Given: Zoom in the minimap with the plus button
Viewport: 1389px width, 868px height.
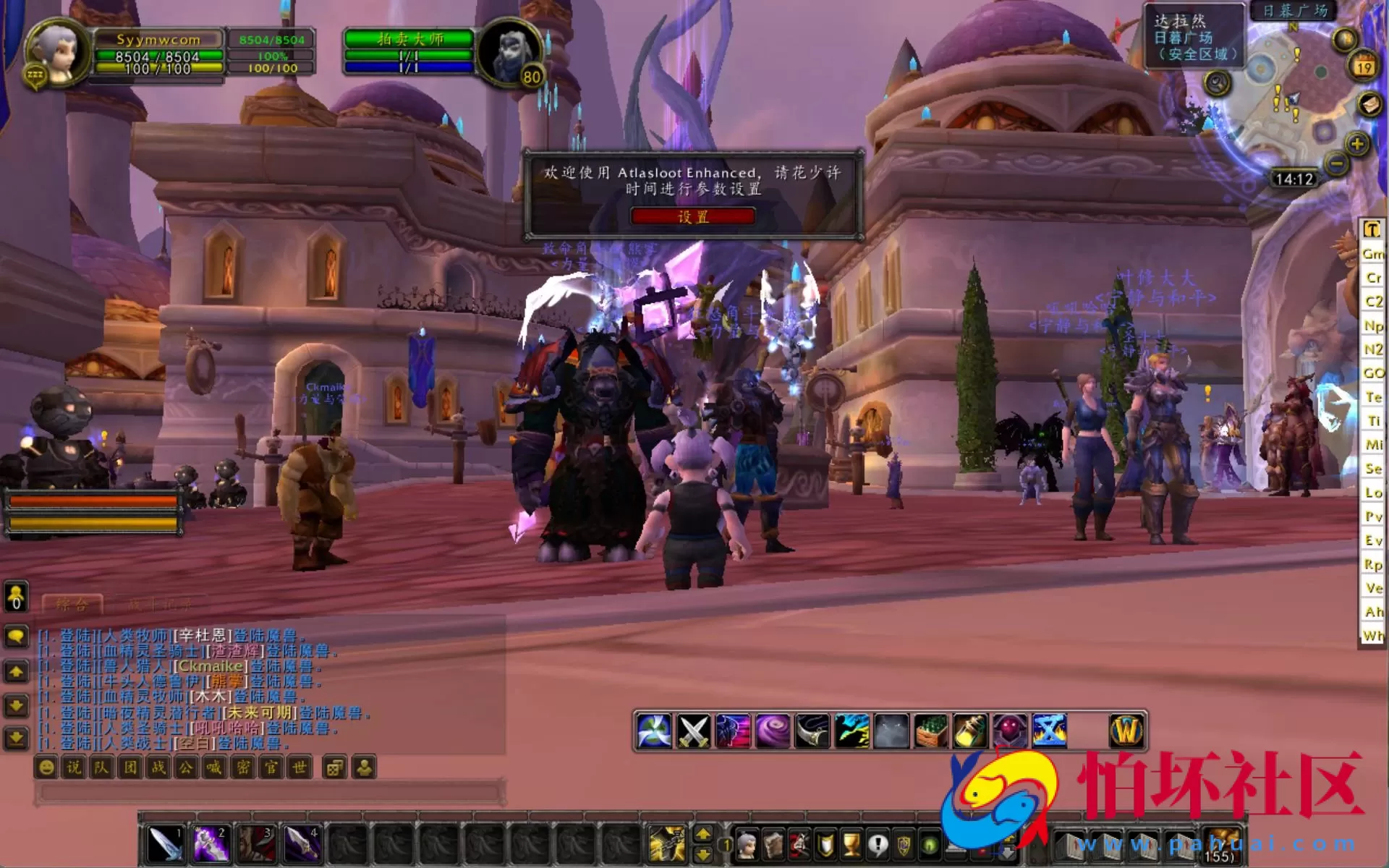Looking at the screenshot, I should click(x=1357, y=144).
